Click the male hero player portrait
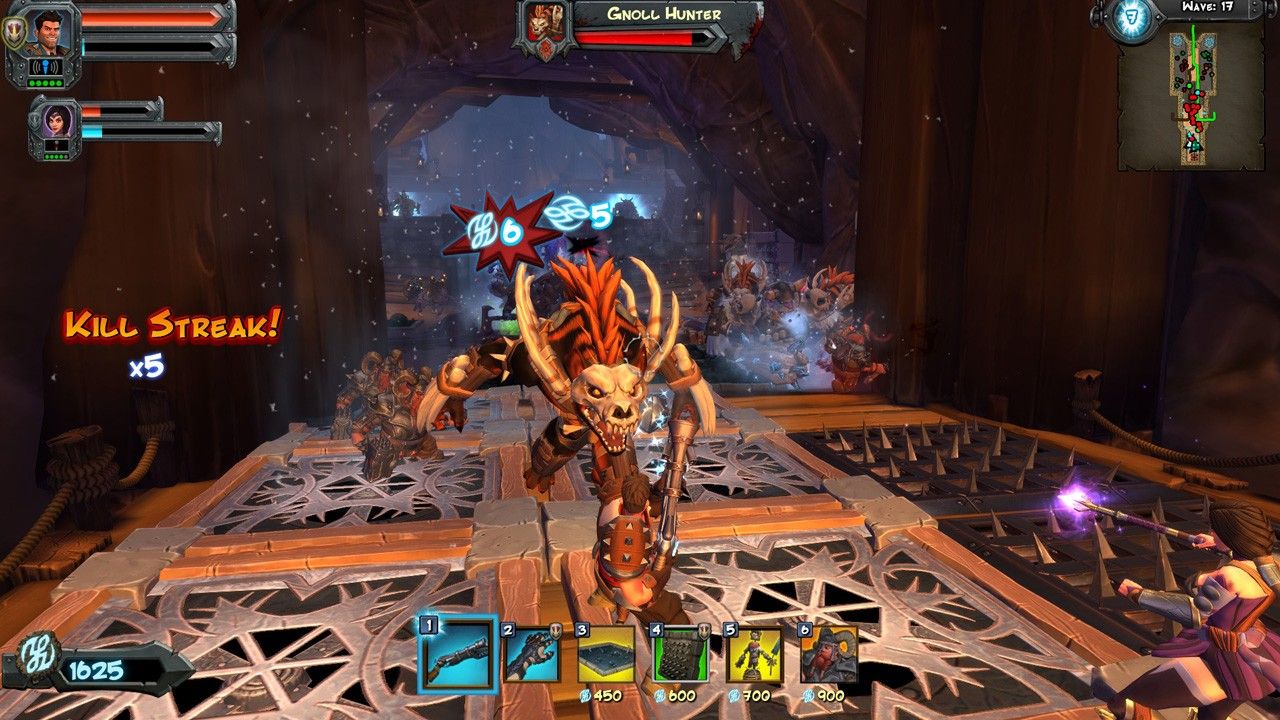 pyautogui.click(x=44, y=32)
